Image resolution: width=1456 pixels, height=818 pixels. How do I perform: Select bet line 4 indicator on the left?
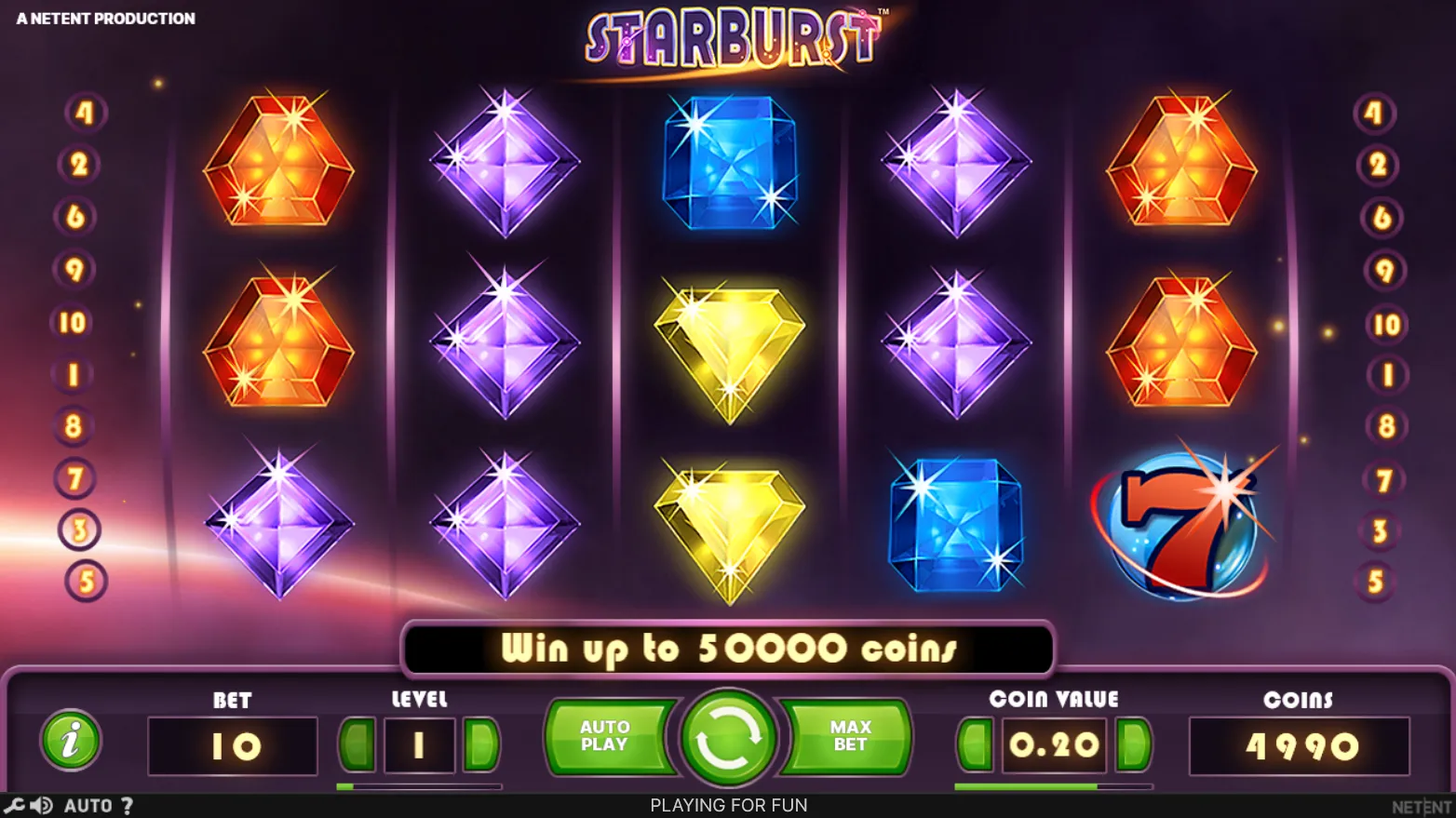point(86,111)
